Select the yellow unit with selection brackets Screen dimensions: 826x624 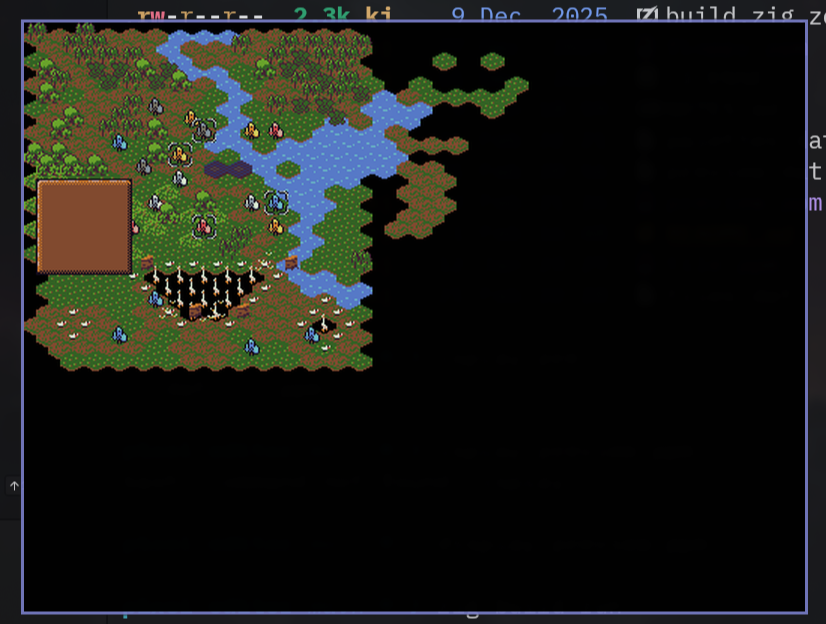[x=179, y=154]
